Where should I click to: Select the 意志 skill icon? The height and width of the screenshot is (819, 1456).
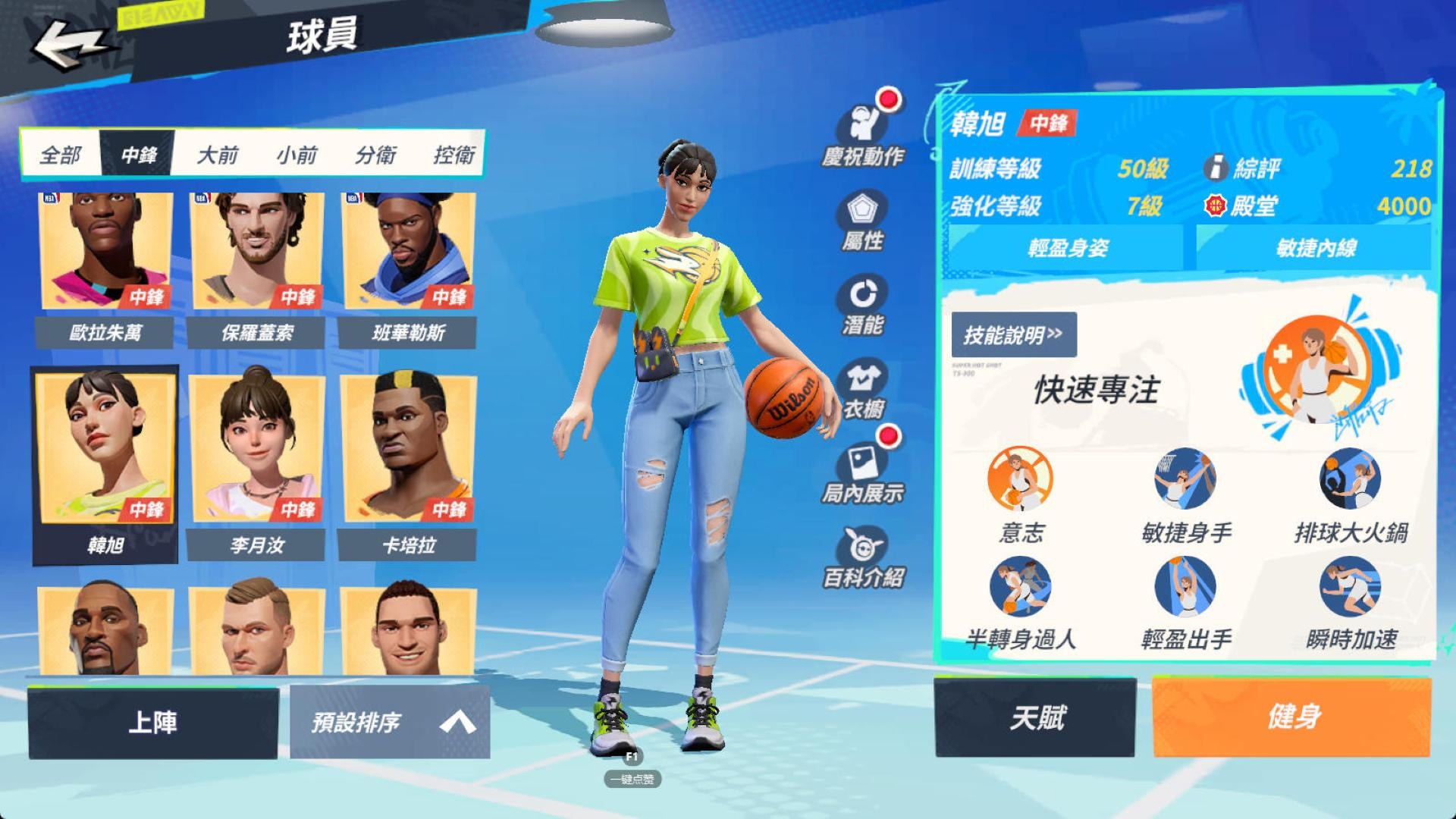[x=1020, y=482]
